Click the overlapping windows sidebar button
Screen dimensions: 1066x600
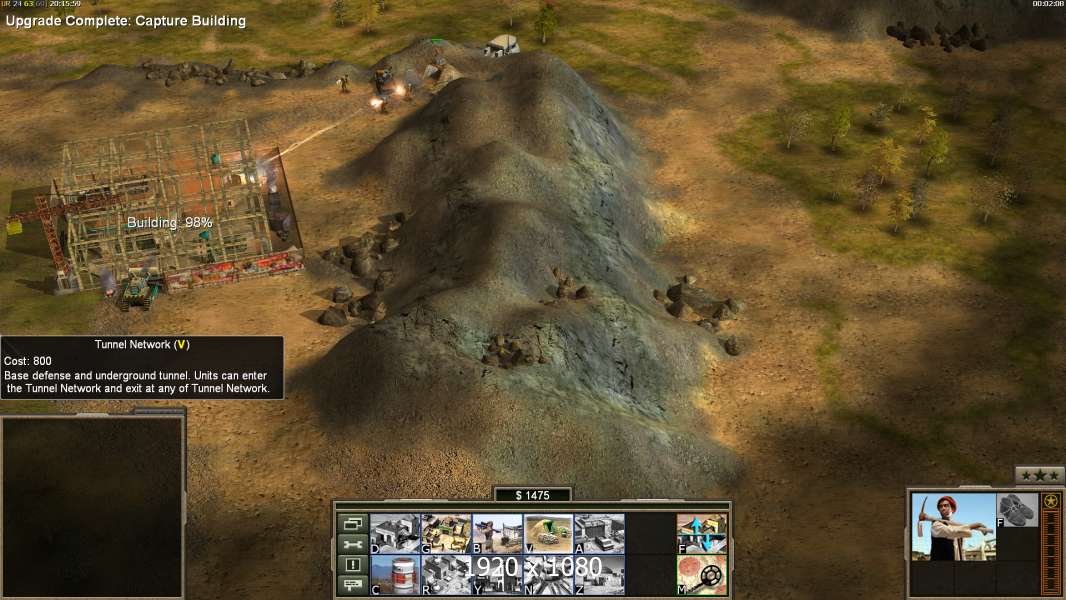351,523
